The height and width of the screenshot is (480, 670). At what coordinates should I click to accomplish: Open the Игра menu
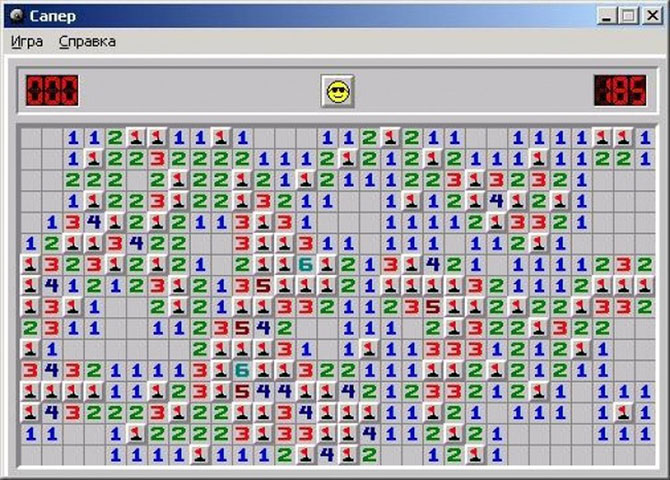coord(27,41)
